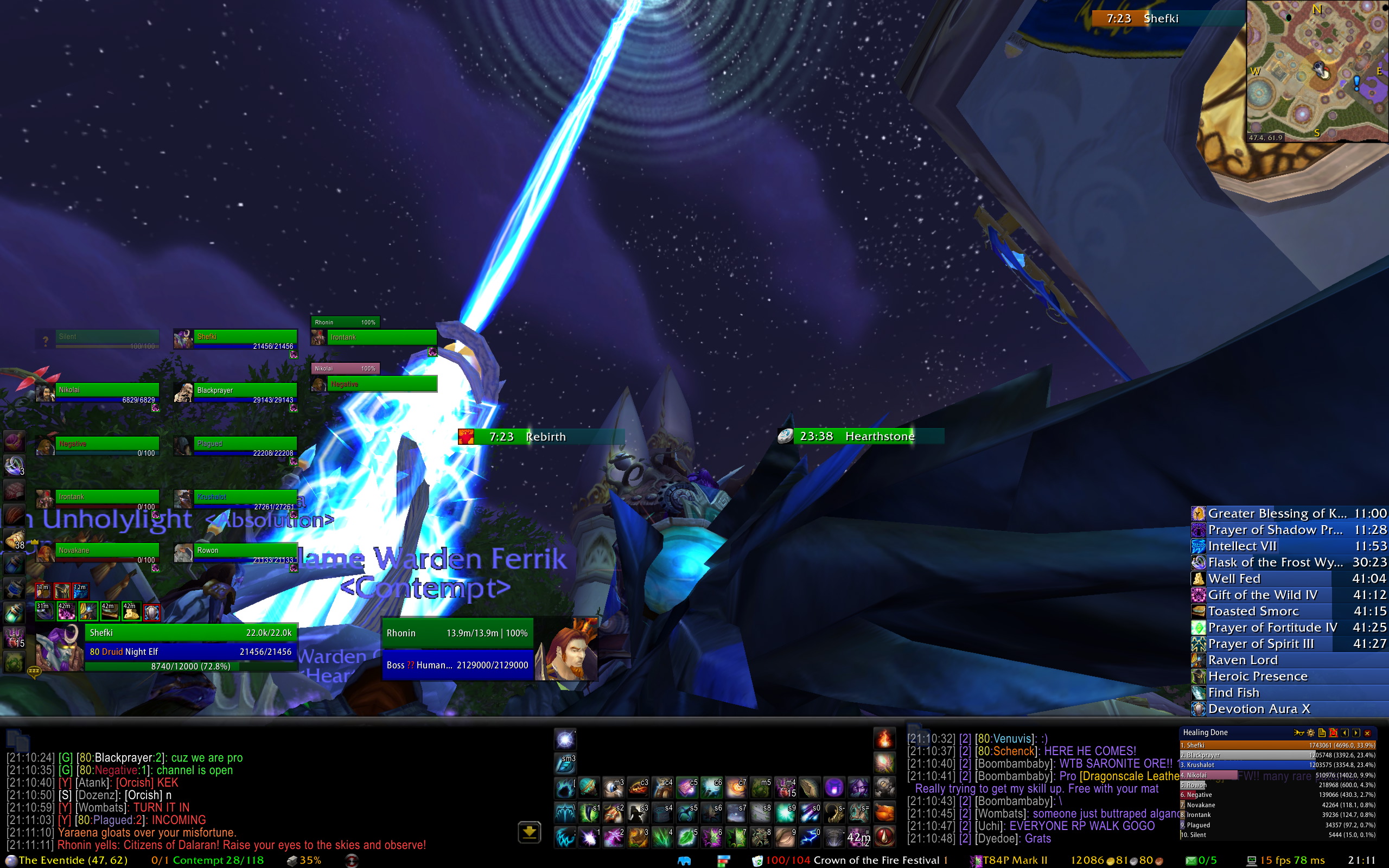The image size is (1389, 868).
Task: Select the Shefki player unit frame
Action: [x=190, y=649]
